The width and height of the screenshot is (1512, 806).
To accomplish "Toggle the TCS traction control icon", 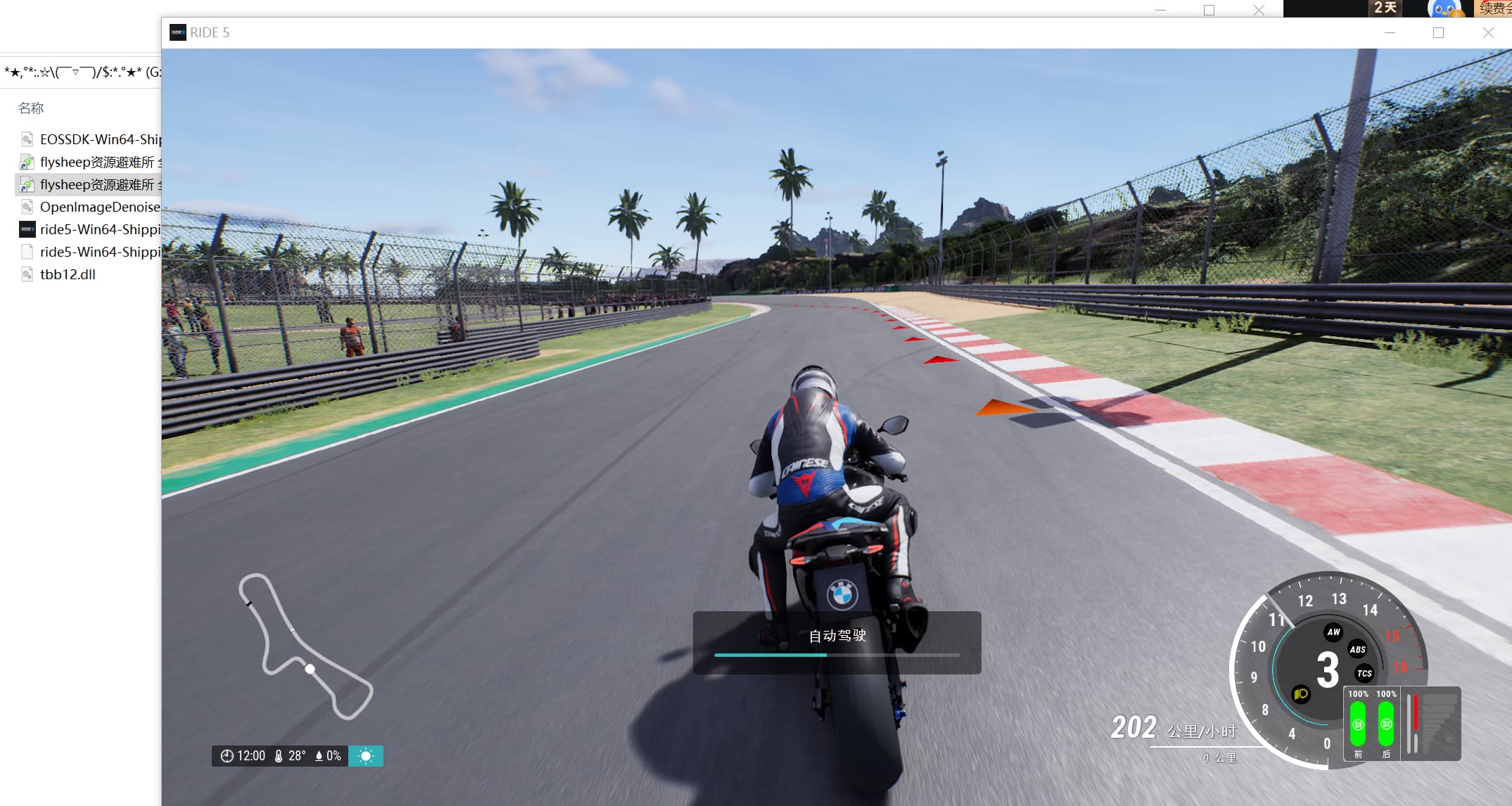I will (1364, 673).
